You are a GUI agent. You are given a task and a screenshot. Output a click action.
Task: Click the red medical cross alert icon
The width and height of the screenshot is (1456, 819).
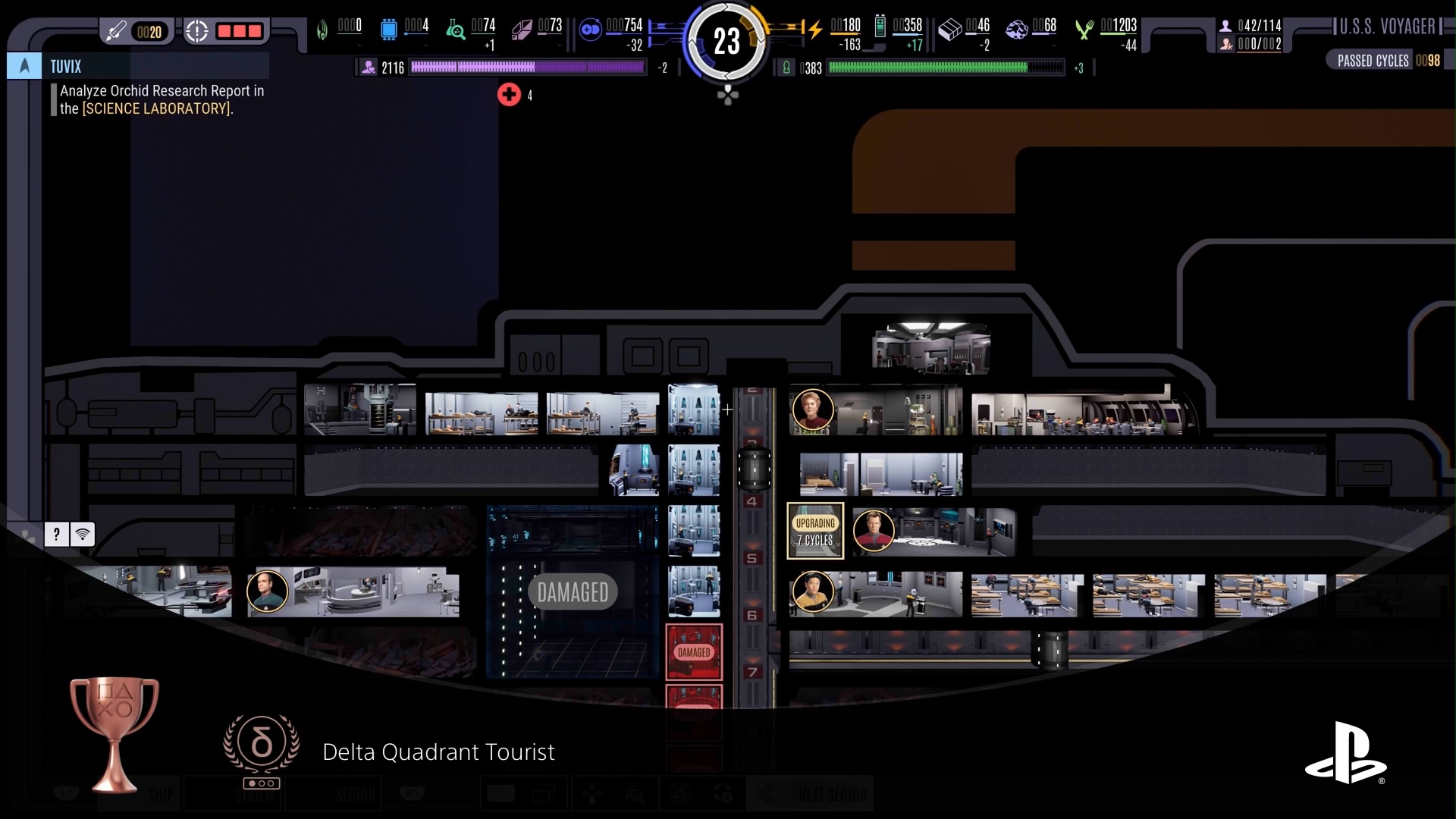click(509, 95)
